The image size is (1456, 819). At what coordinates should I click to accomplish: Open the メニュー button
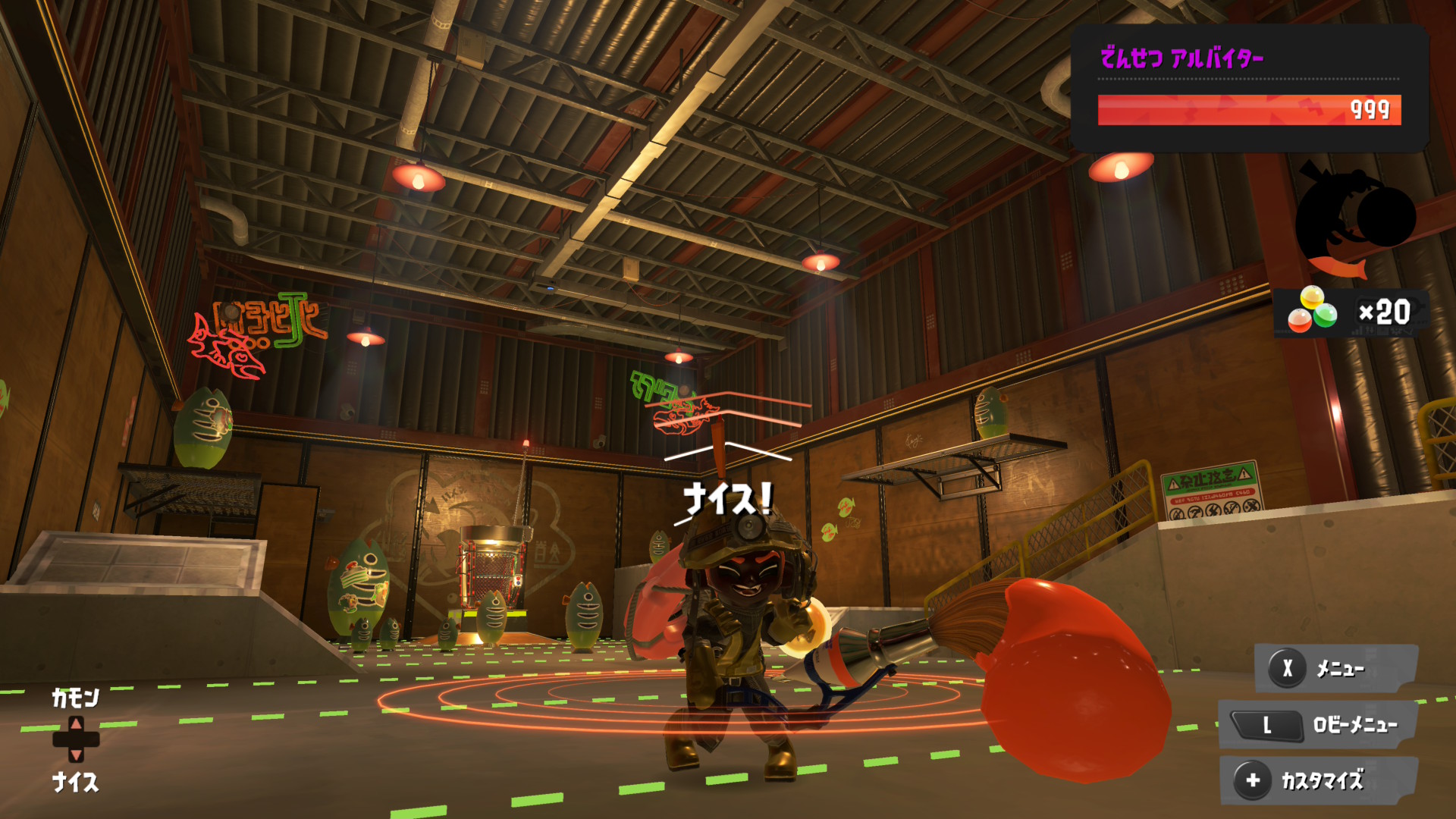tap(1335, 668)
